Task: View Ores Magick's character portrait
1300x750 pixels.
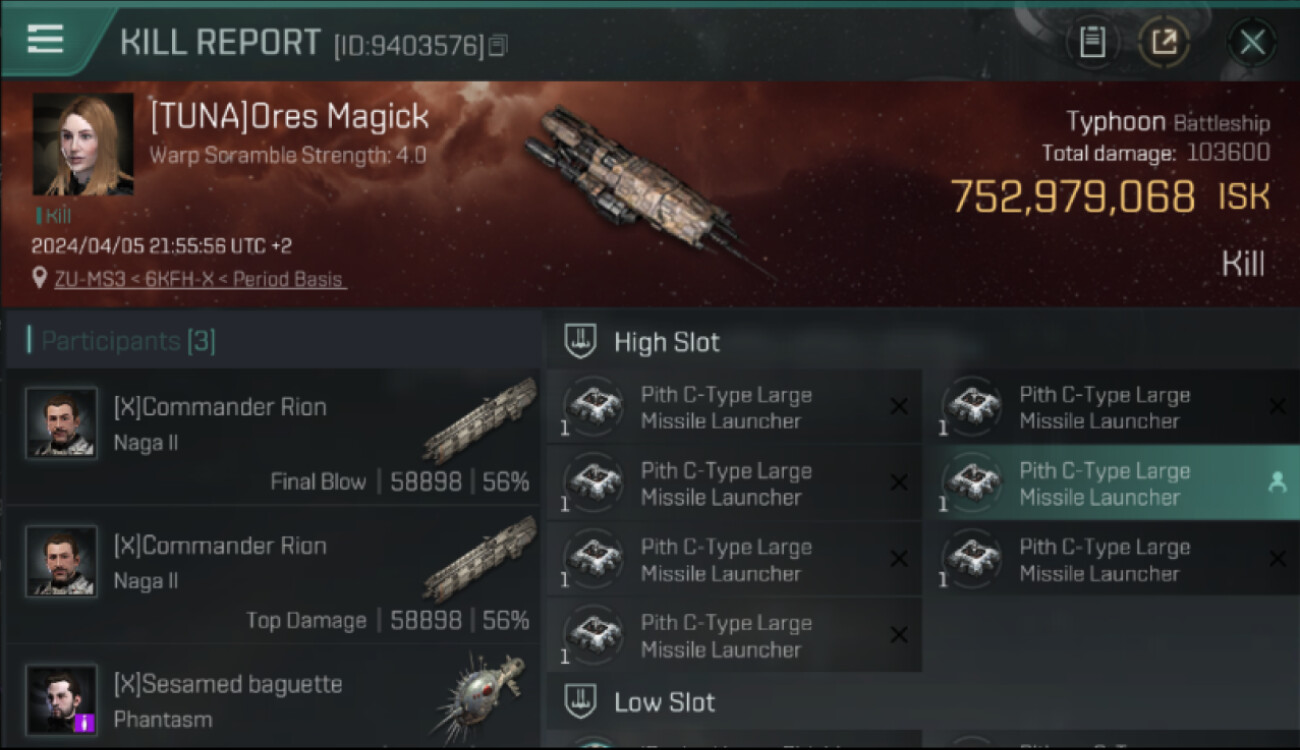Action: tap(83, 145)
